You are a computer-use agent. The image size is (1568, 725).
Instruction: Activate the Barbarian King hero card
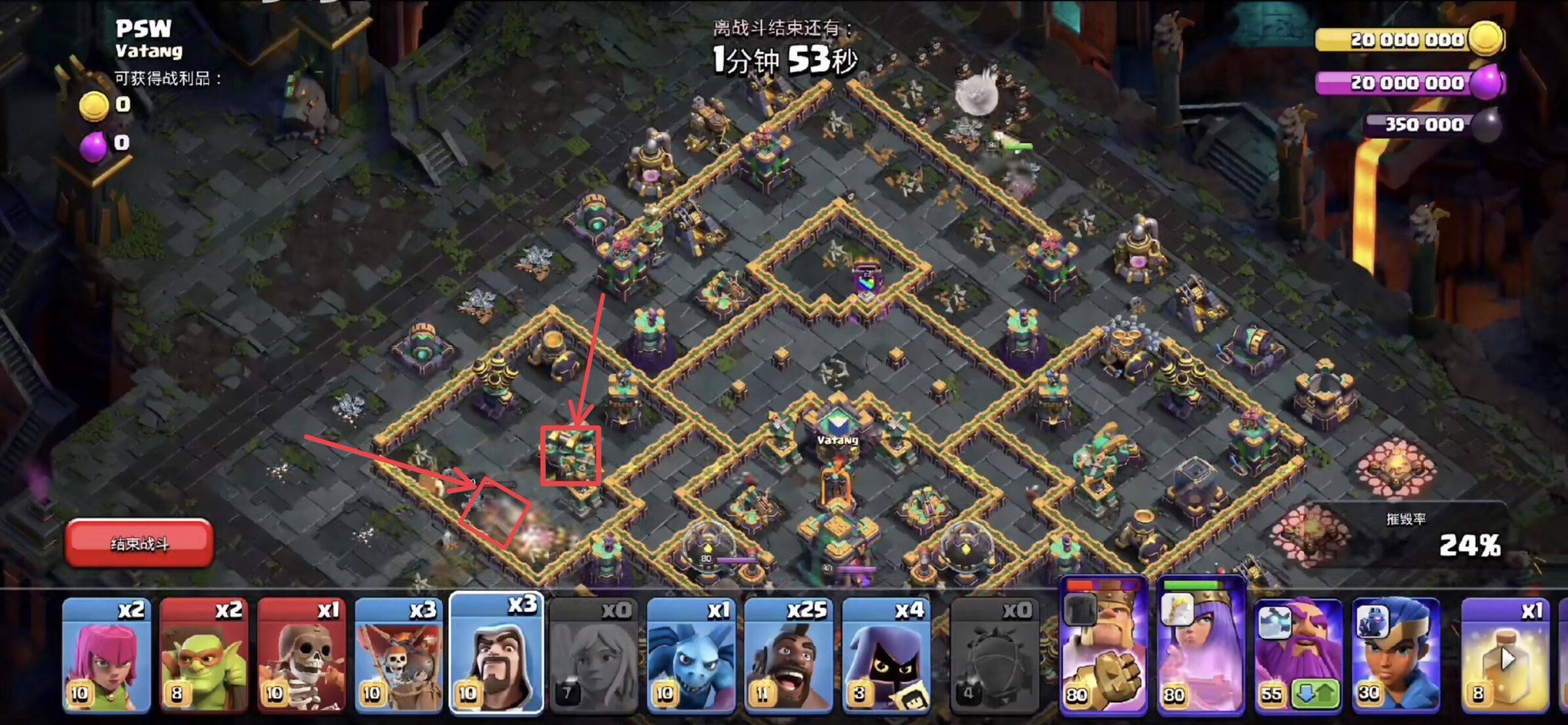click(x=1104, y=647)
